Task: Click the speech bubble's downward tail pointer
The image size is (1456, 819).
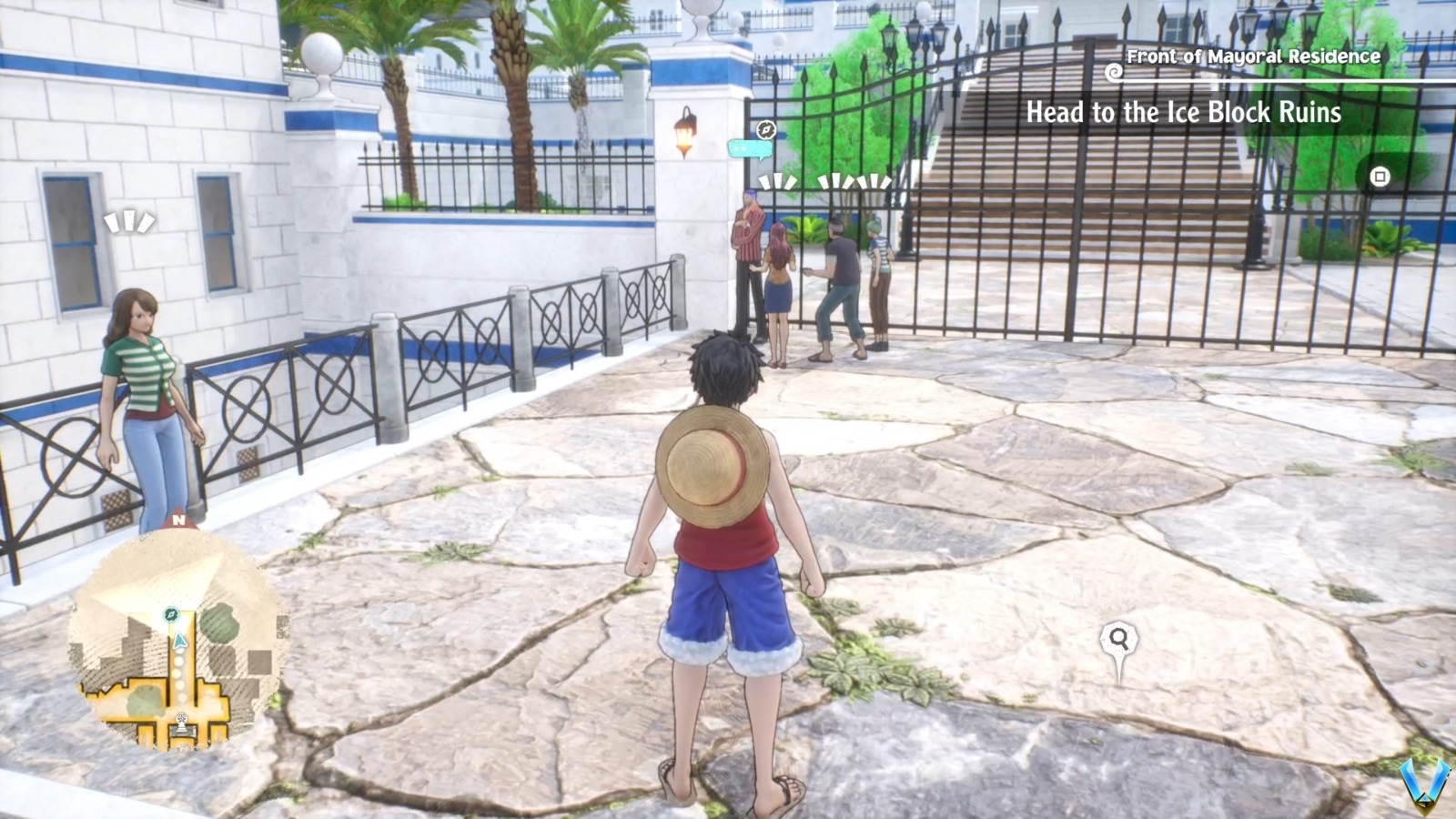Action: [x=763, y=161]
